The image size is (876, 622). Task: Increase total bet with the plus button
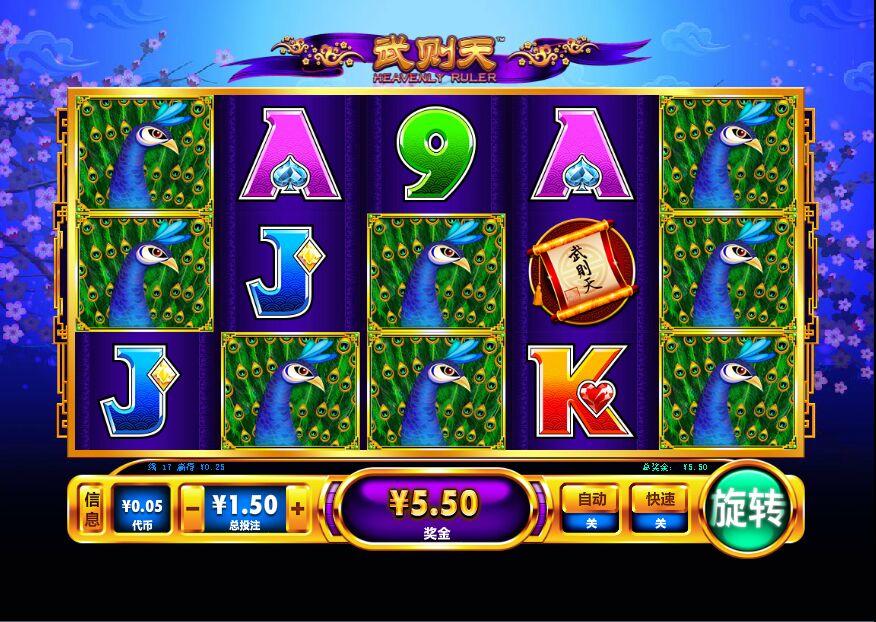pyautogui.click(x=297, y=508)
